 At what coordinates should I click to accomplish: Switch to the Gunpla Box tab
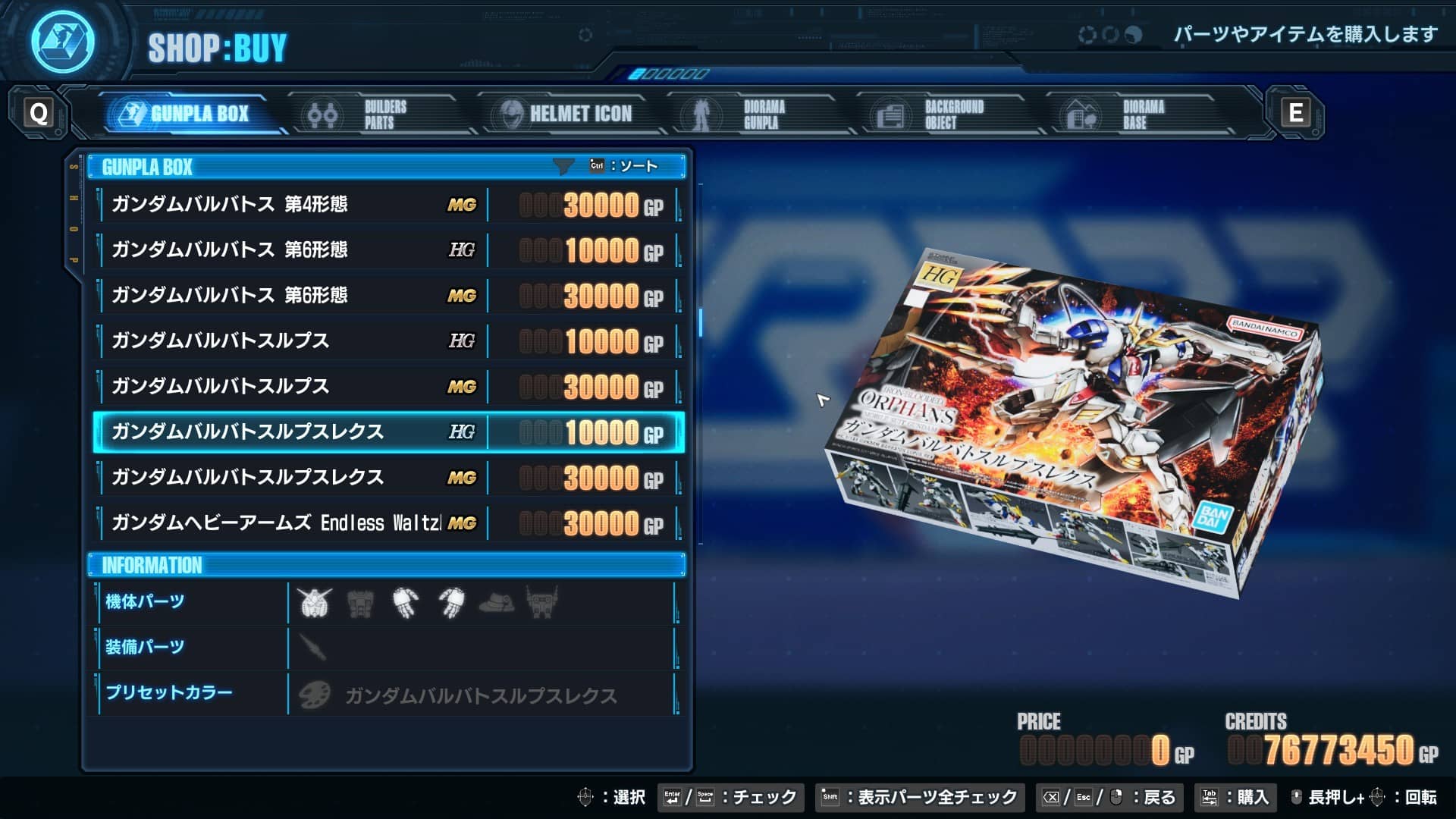190,113
